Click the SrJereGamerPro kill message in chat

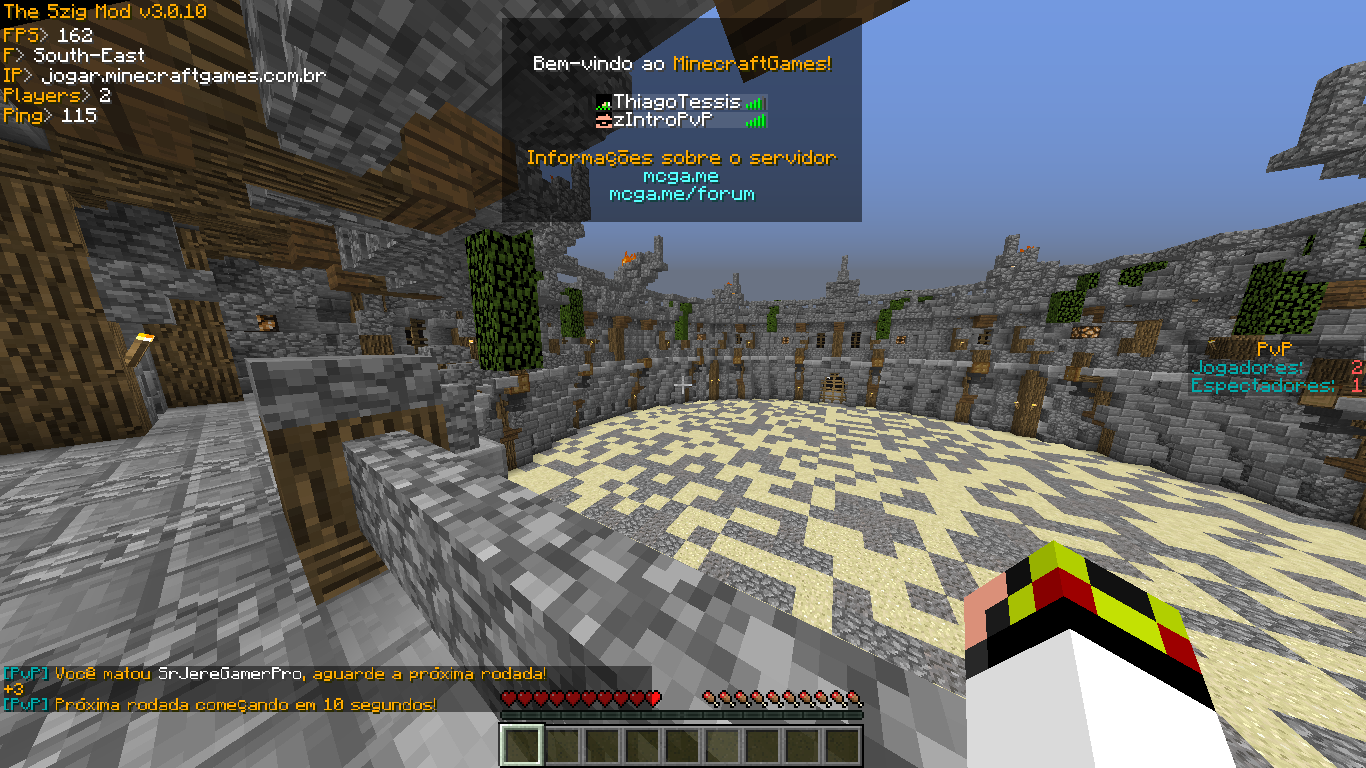pos(275,675)
